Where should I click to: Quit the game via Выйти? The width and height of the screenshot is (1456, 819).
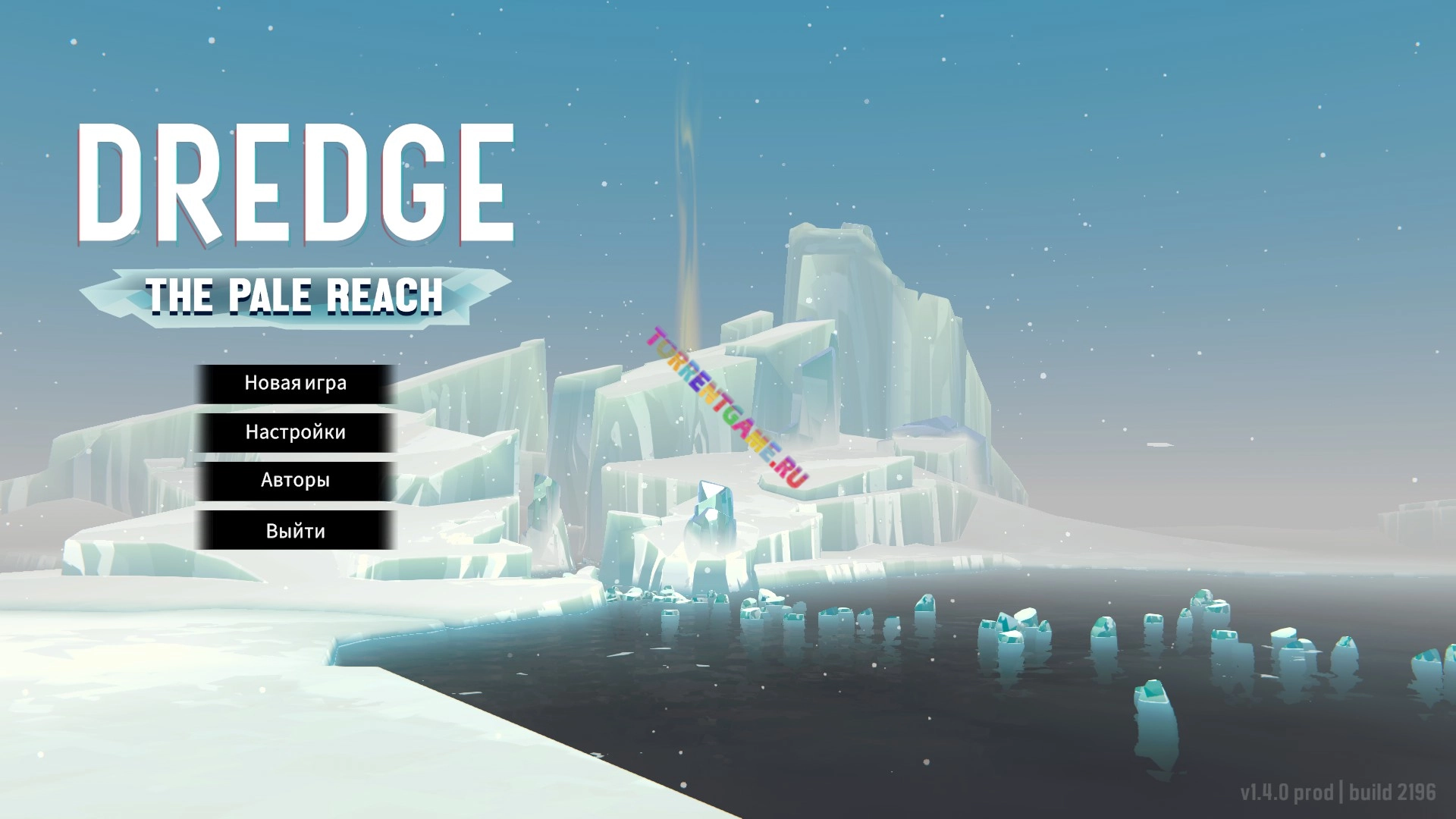click(x=296, y=531)
